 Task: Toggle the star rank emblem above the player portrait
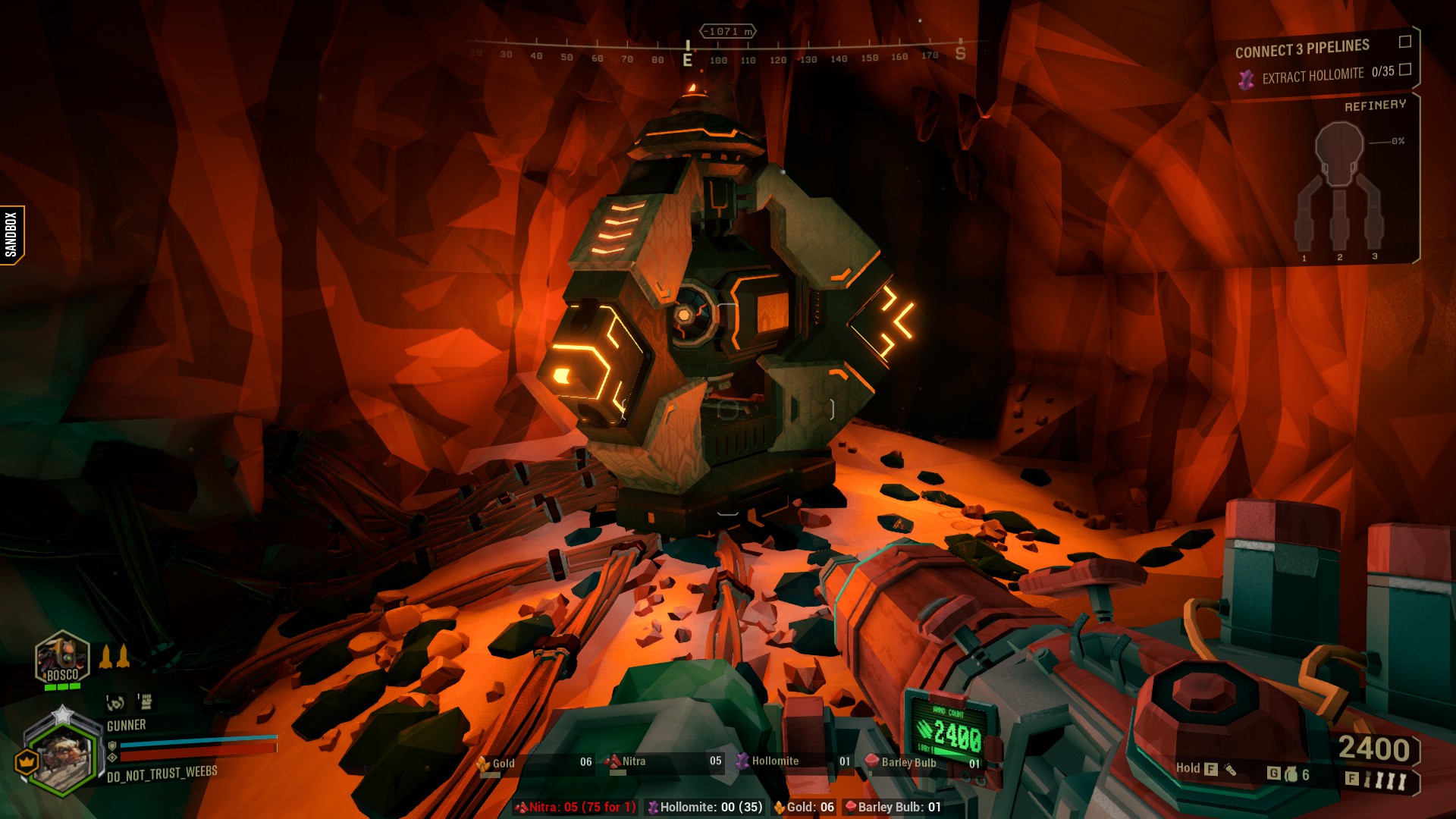tap(61, 714)
